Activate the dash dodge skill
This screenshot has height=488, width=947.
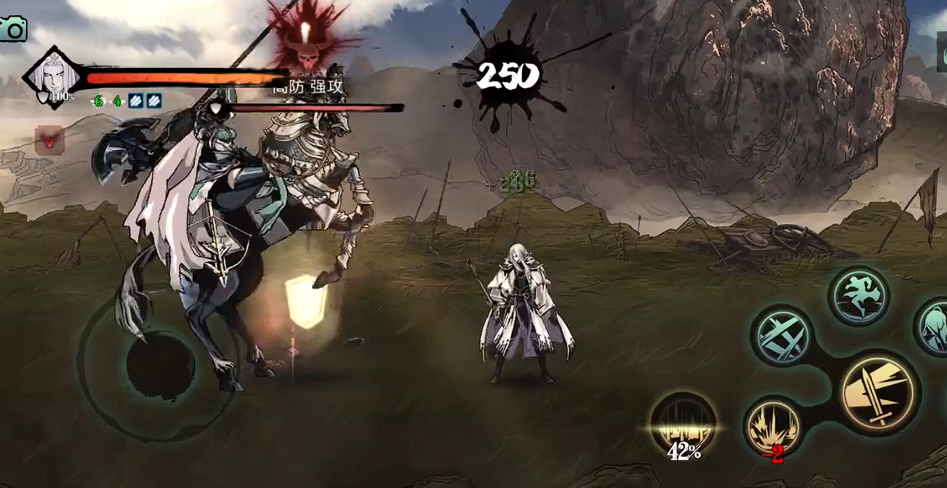(858, 295)
